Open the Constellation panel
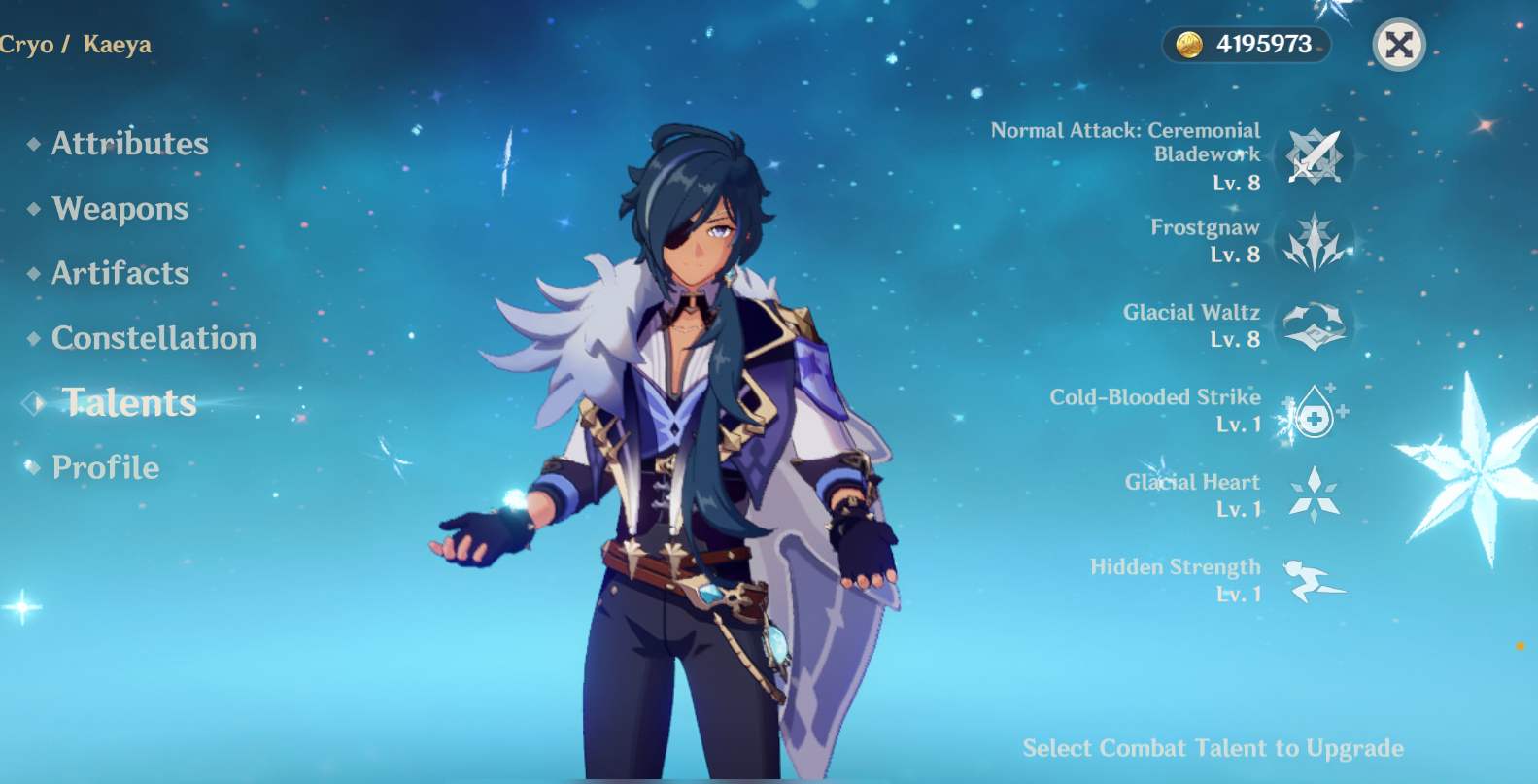Screen dimensions: 1538x784 tap(154, 338)
